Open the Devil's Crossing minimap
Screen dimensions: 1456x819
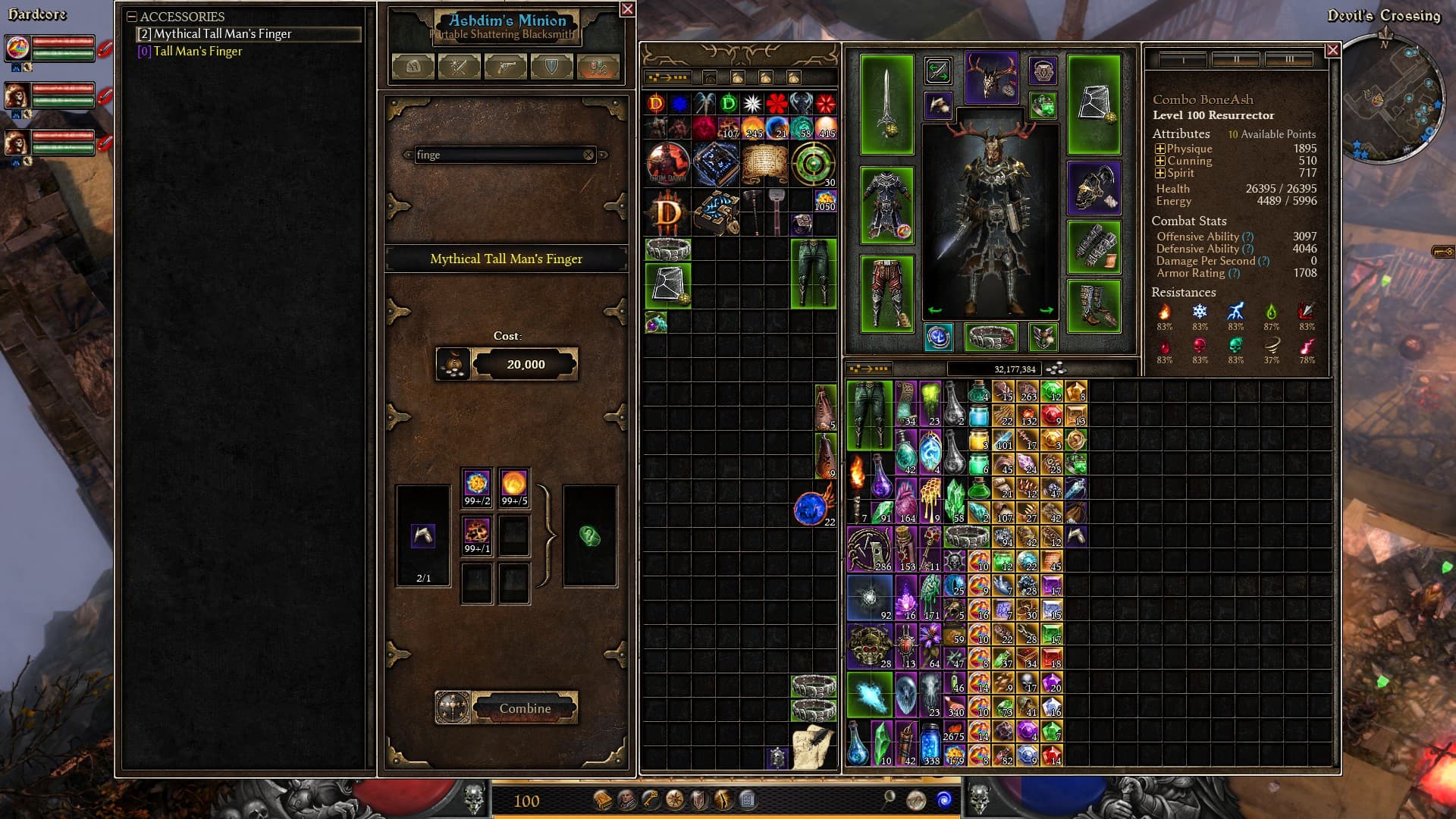[x=1392, y=99]
